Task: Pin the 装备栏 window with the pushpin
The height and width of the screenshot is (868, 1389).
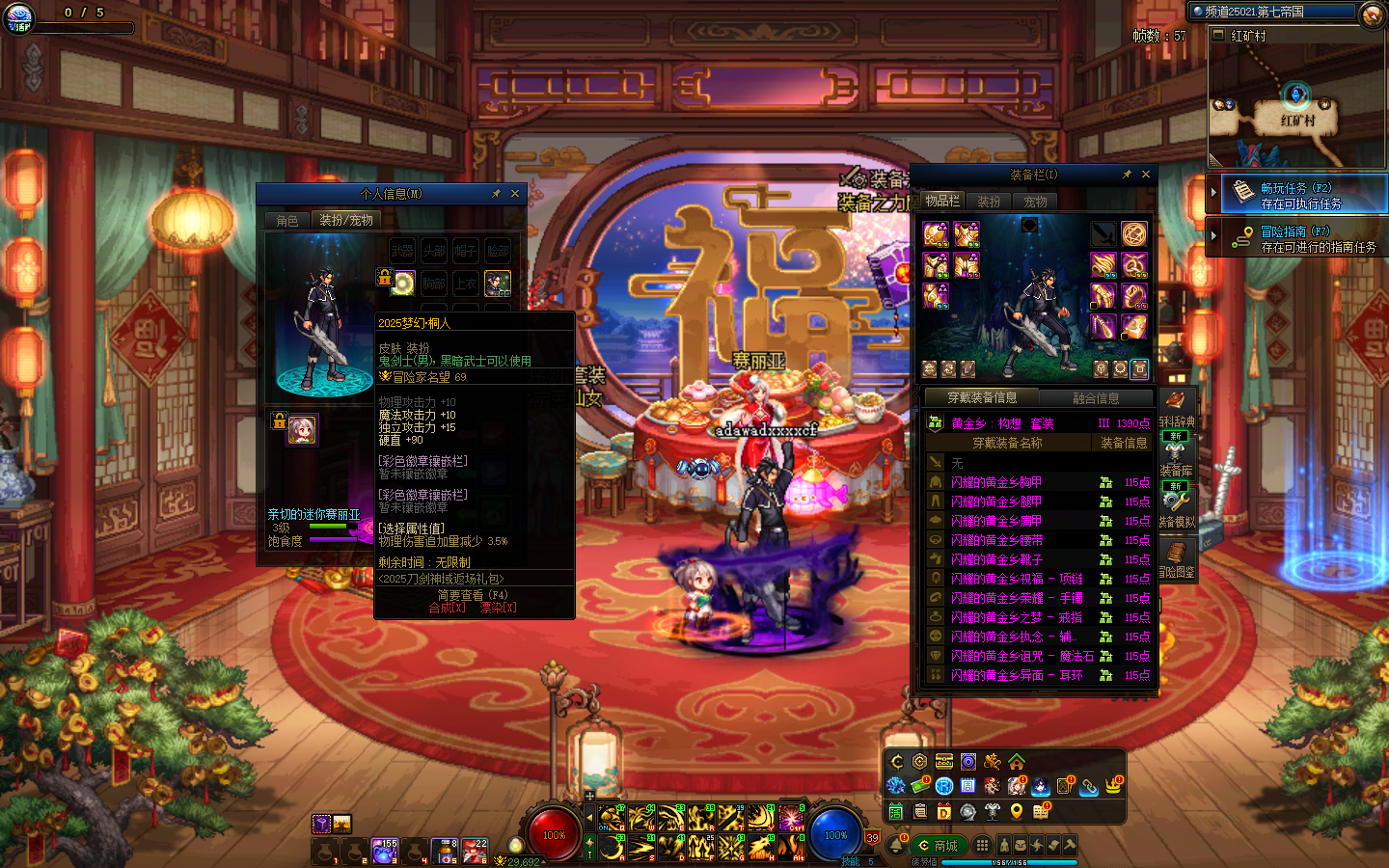Action: pyautogui.click(x=1126, y=175)
